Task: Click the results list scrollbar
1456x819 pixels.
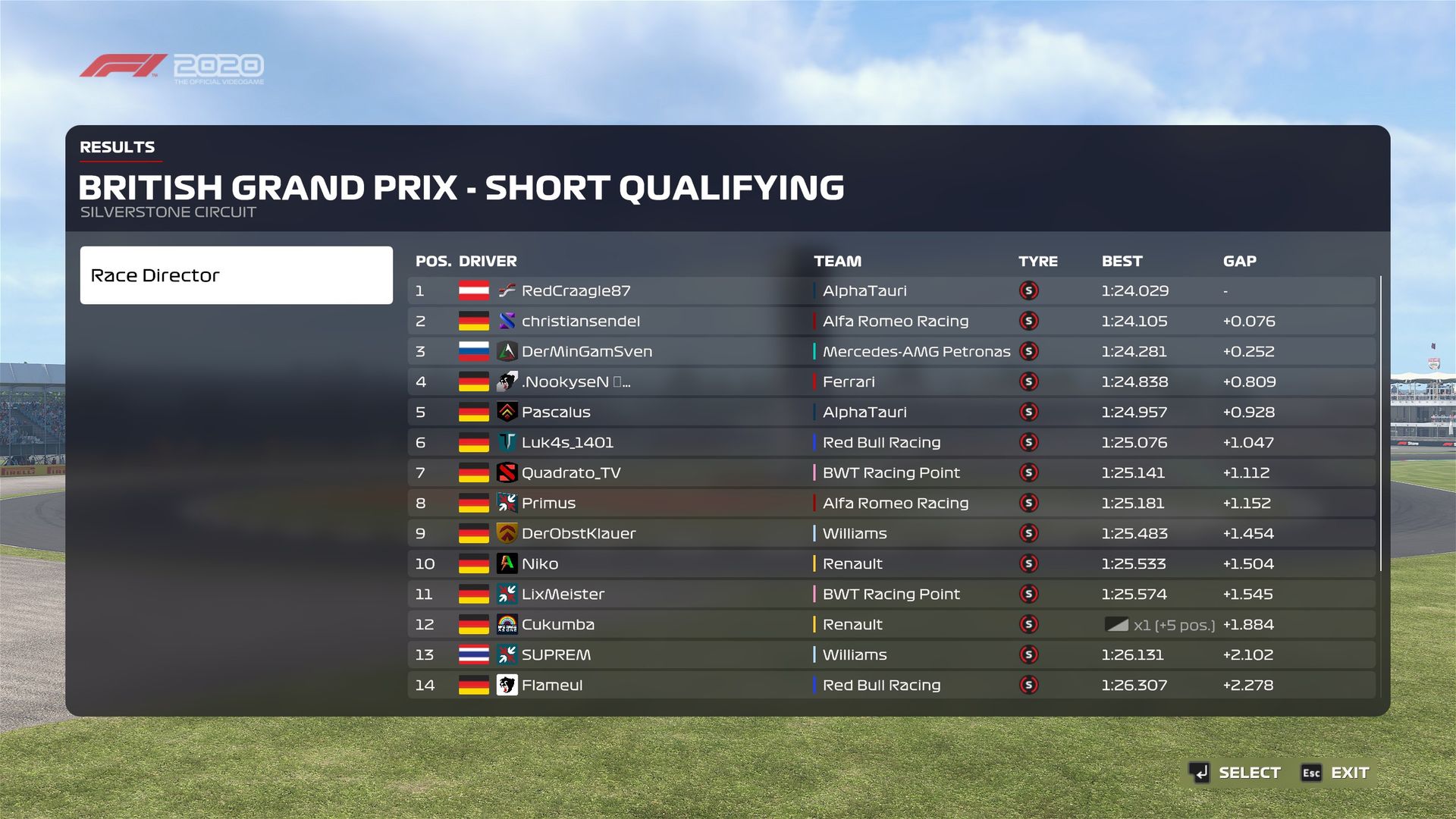Action: [1380, 423]
